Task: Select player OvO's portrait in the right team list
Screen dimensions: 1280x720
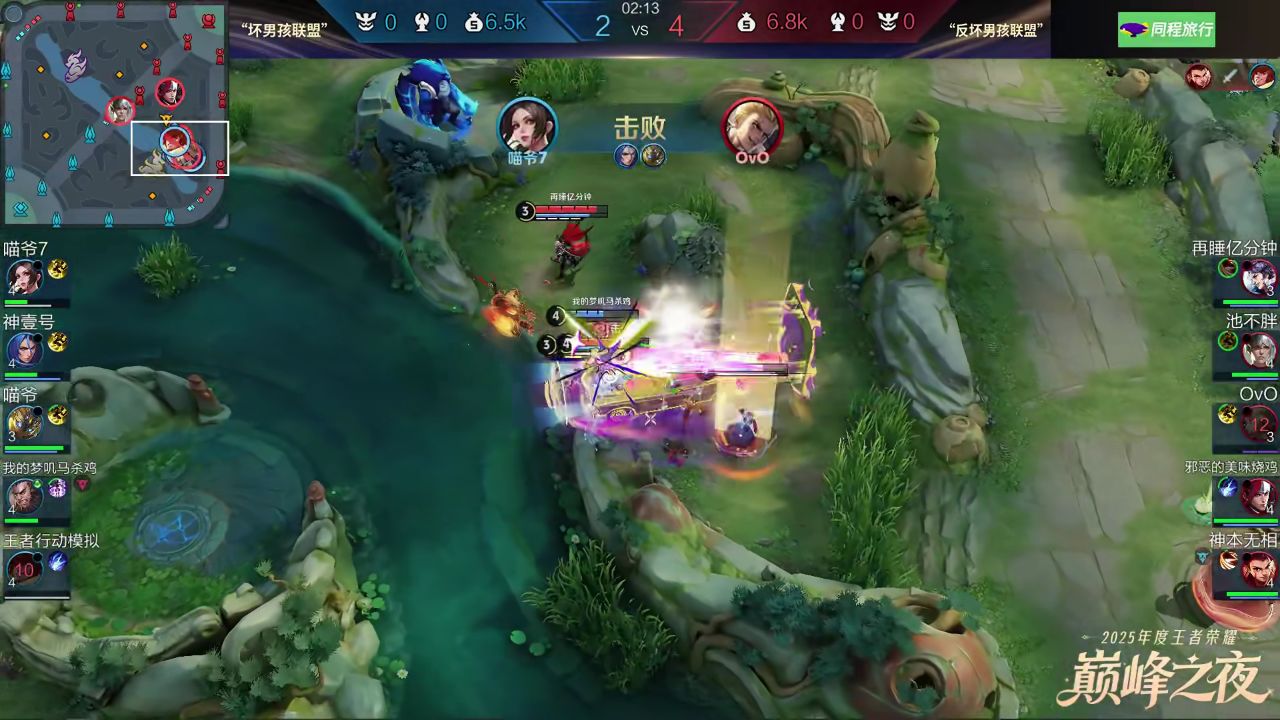Action: 1258,422
